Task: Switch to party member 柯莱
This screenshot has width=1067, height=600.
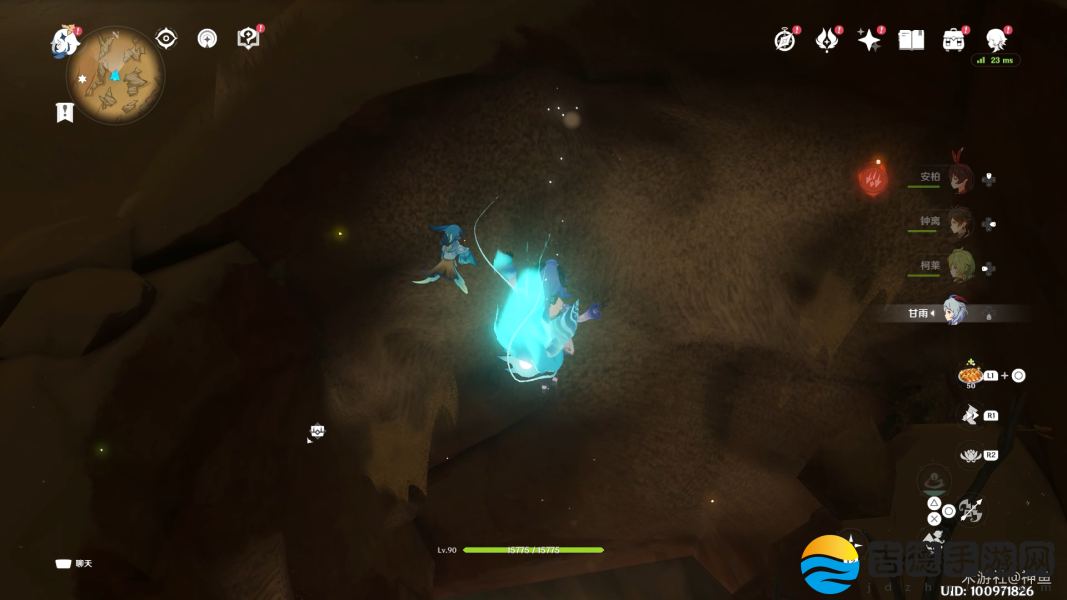Action: coord(959,268)
